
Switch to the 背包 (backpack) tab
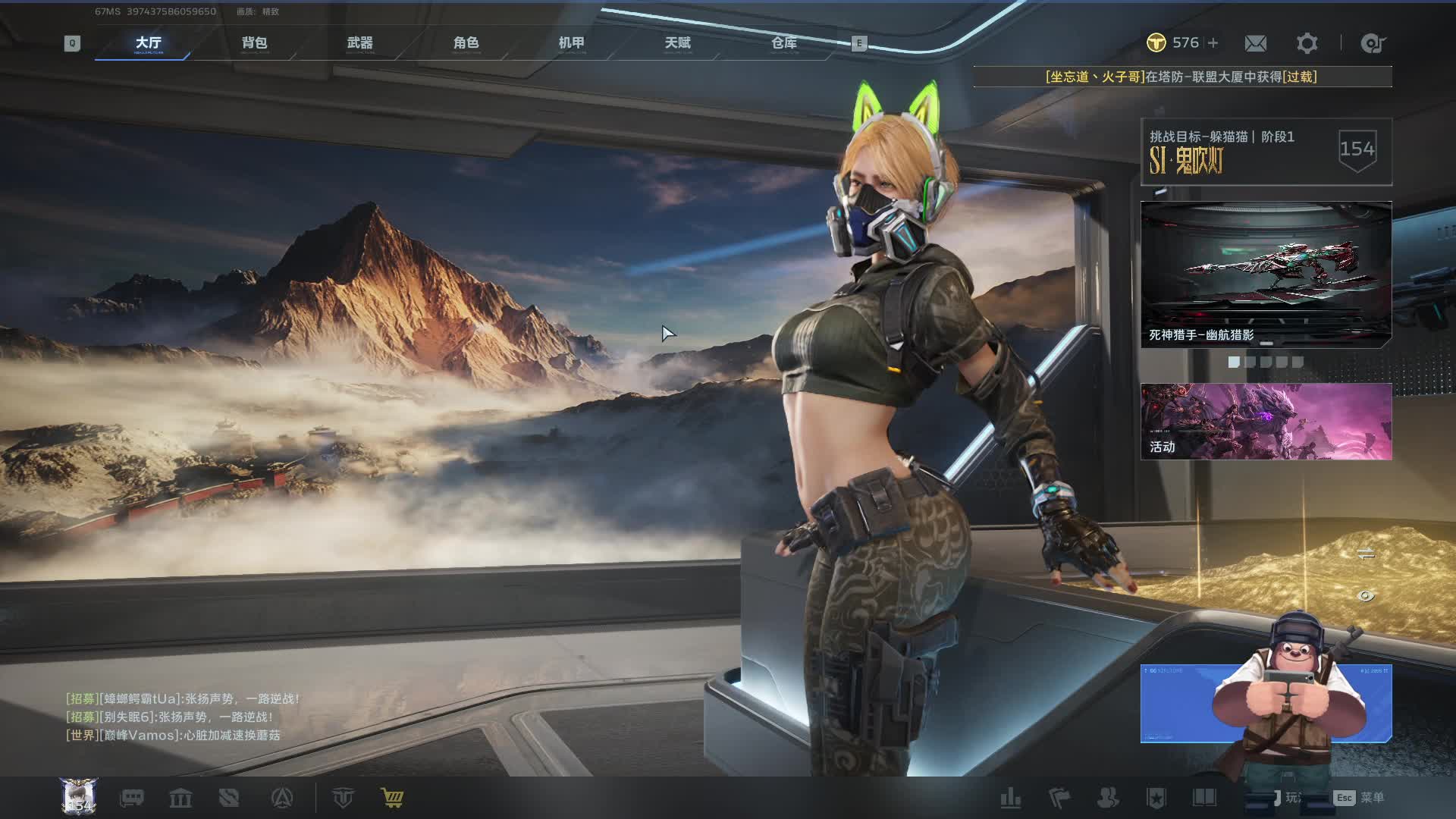click(254, 43)
